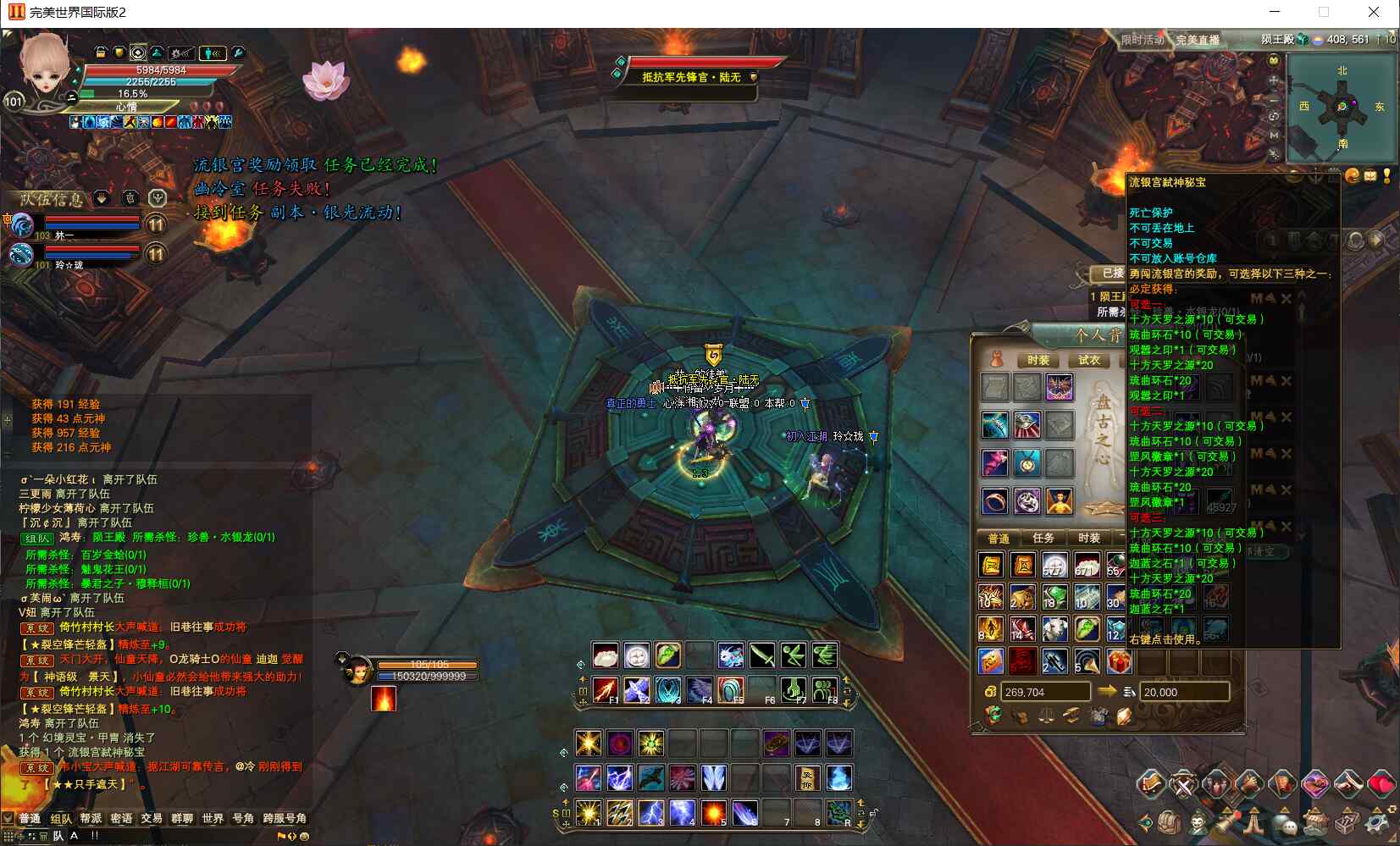The image size is (1400, 846).
Task: Use the white bun item in hotbar
Action: pyautogui.click(x=605, y=655)
